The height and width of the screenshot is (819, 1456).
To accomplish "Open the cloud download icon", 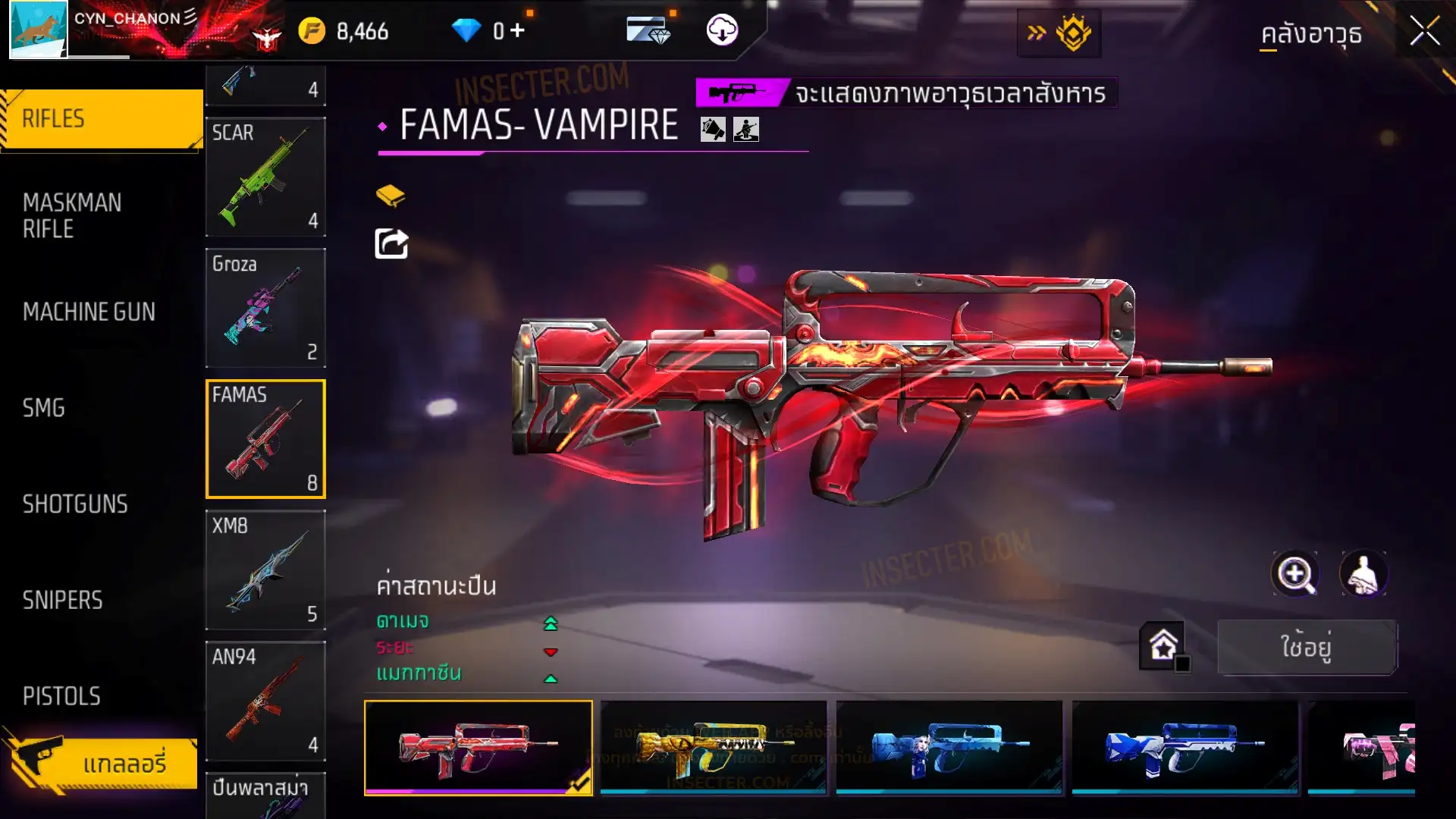I will [722, 30].
